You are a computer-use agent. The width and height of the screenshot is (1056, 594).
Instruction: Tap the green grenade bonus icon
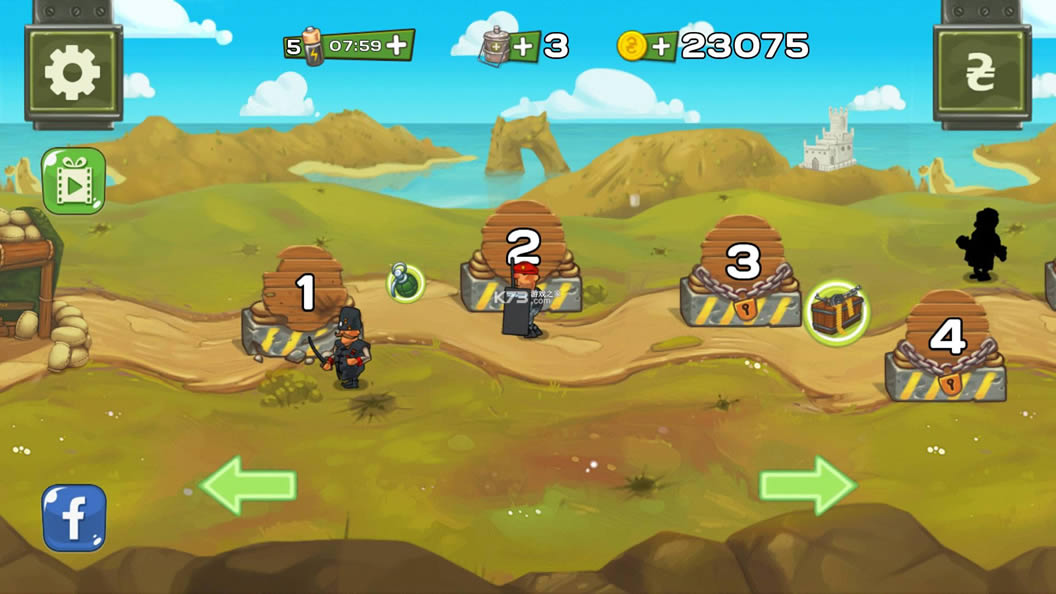point(405,282)
